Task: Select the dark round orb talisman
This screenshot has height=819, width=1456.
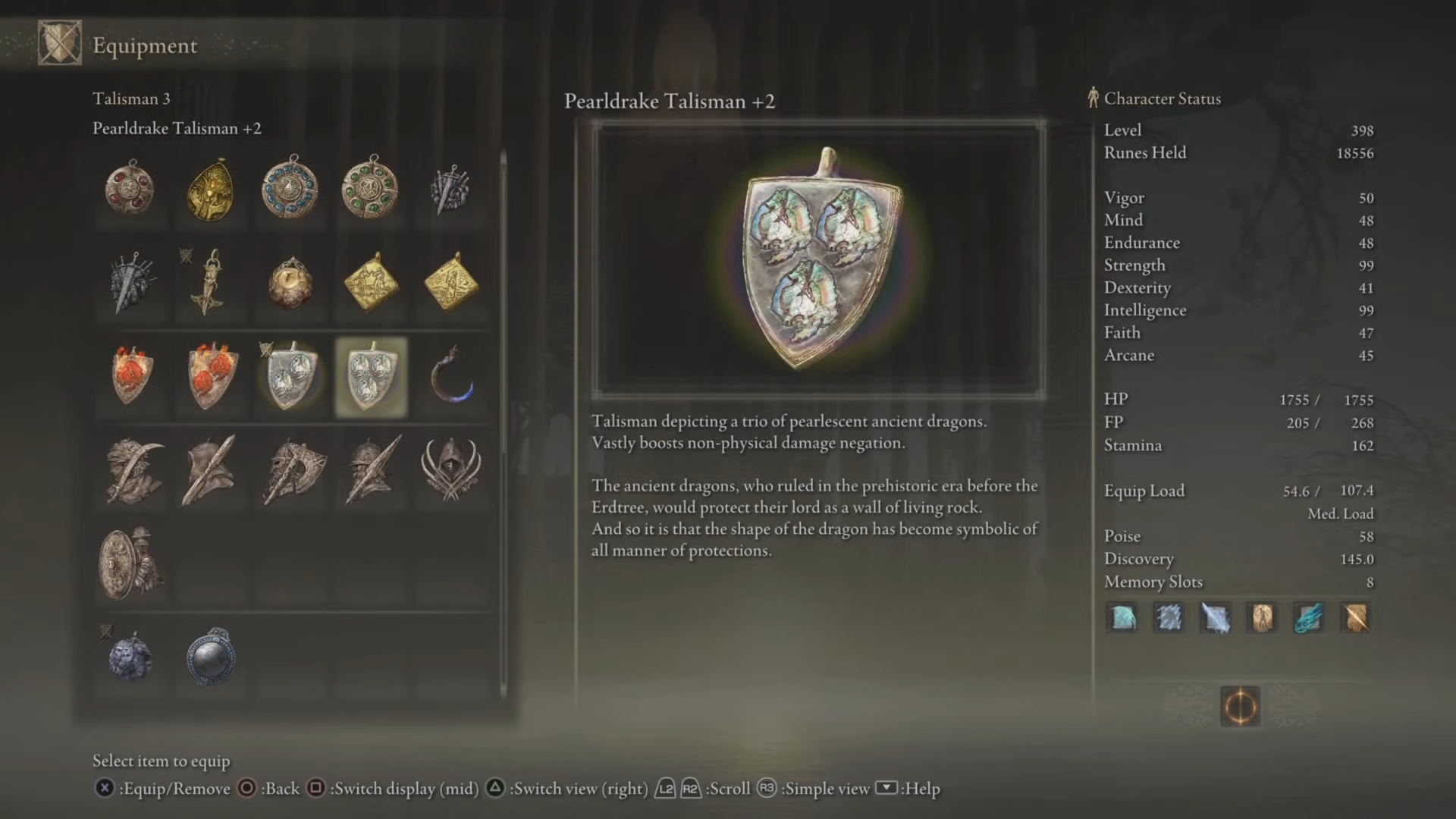Action: 211,657
